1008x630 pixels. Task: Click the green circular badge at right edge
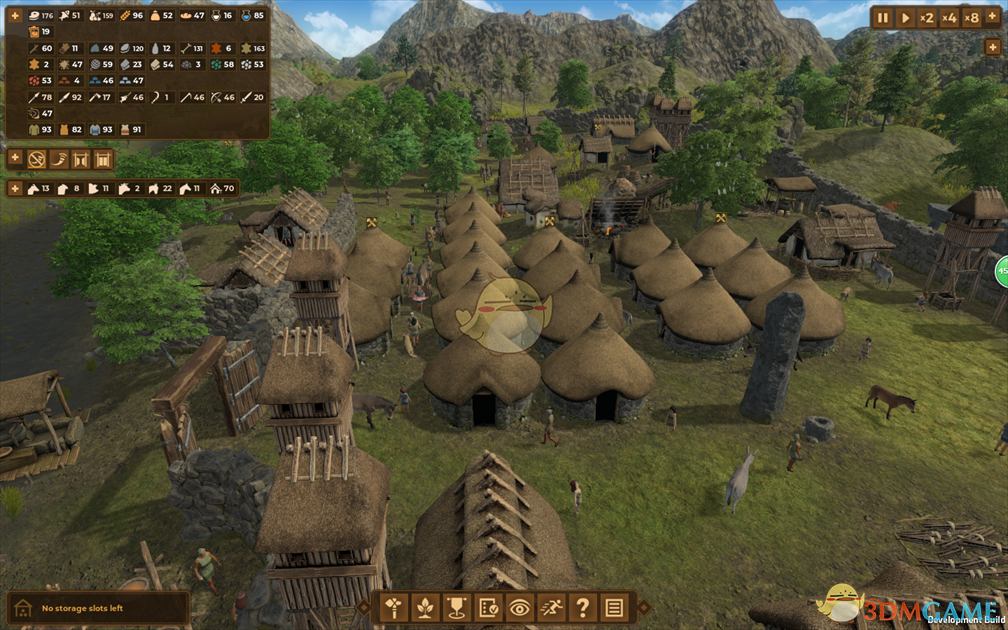[1001, 270]
